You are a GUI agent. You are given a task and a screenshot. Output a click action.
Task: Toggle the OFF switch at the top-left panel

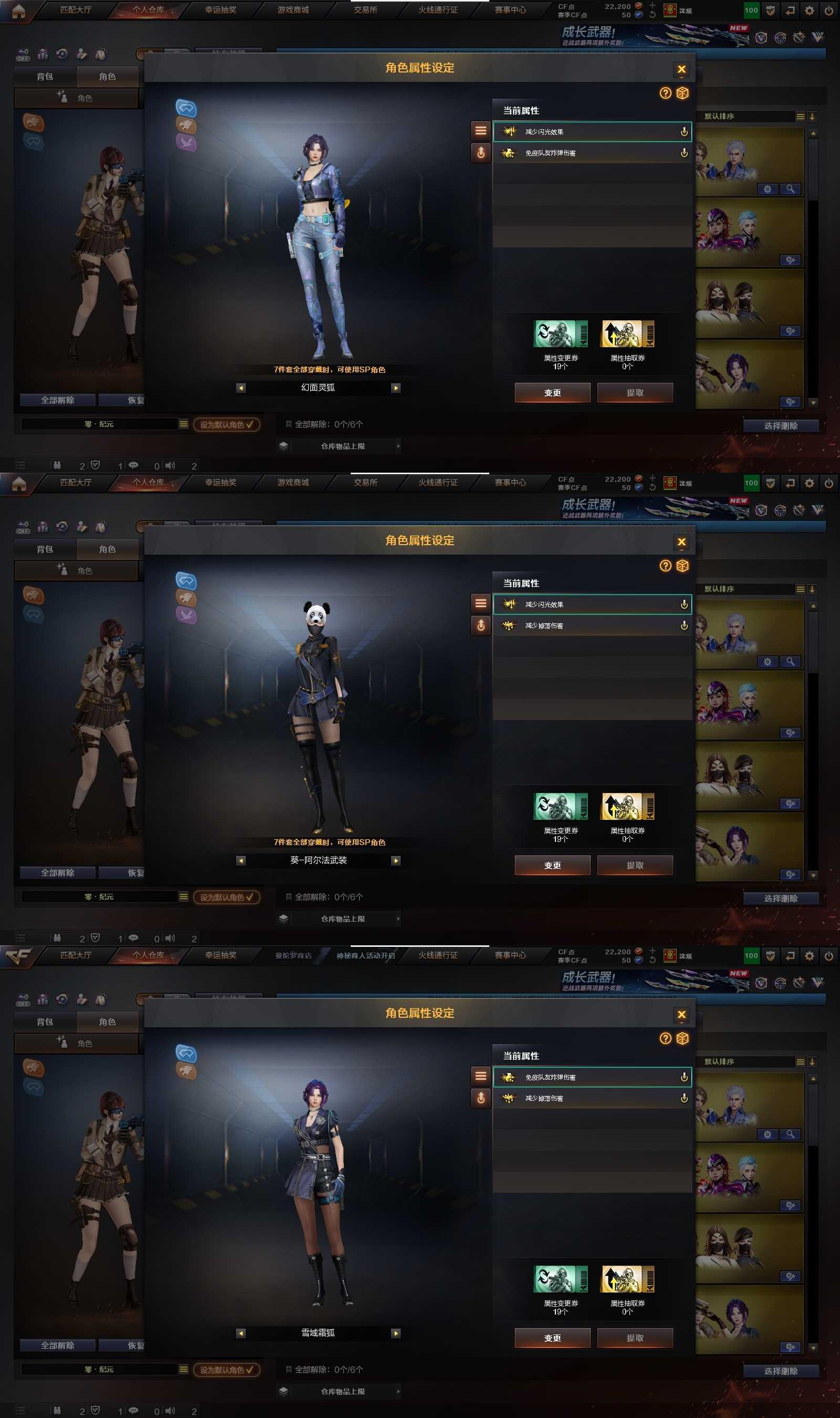[23, 55]
